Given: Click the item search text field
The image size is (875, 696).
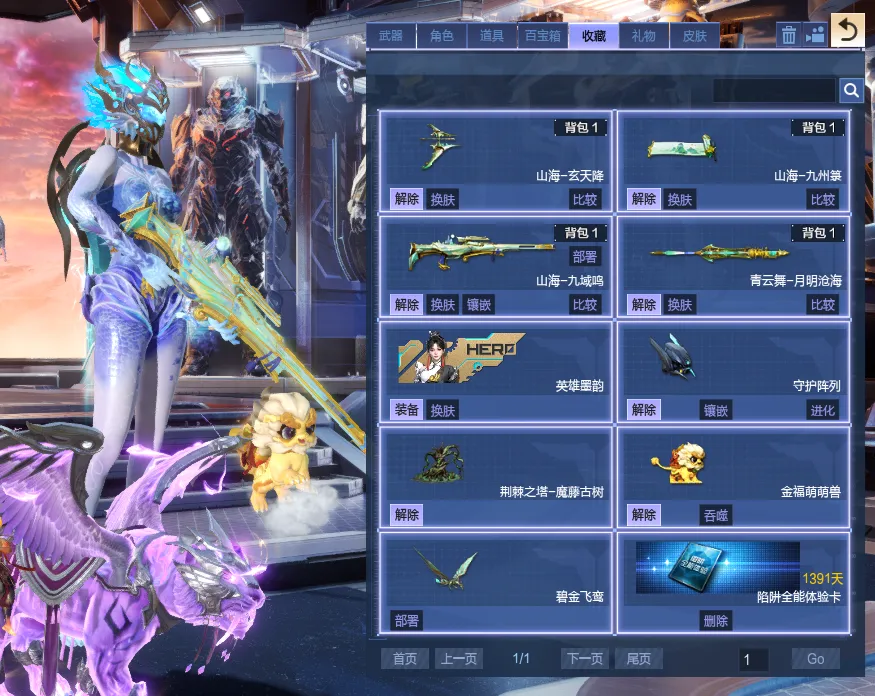Looking at the screenshot, I should (x=774, y=91).
